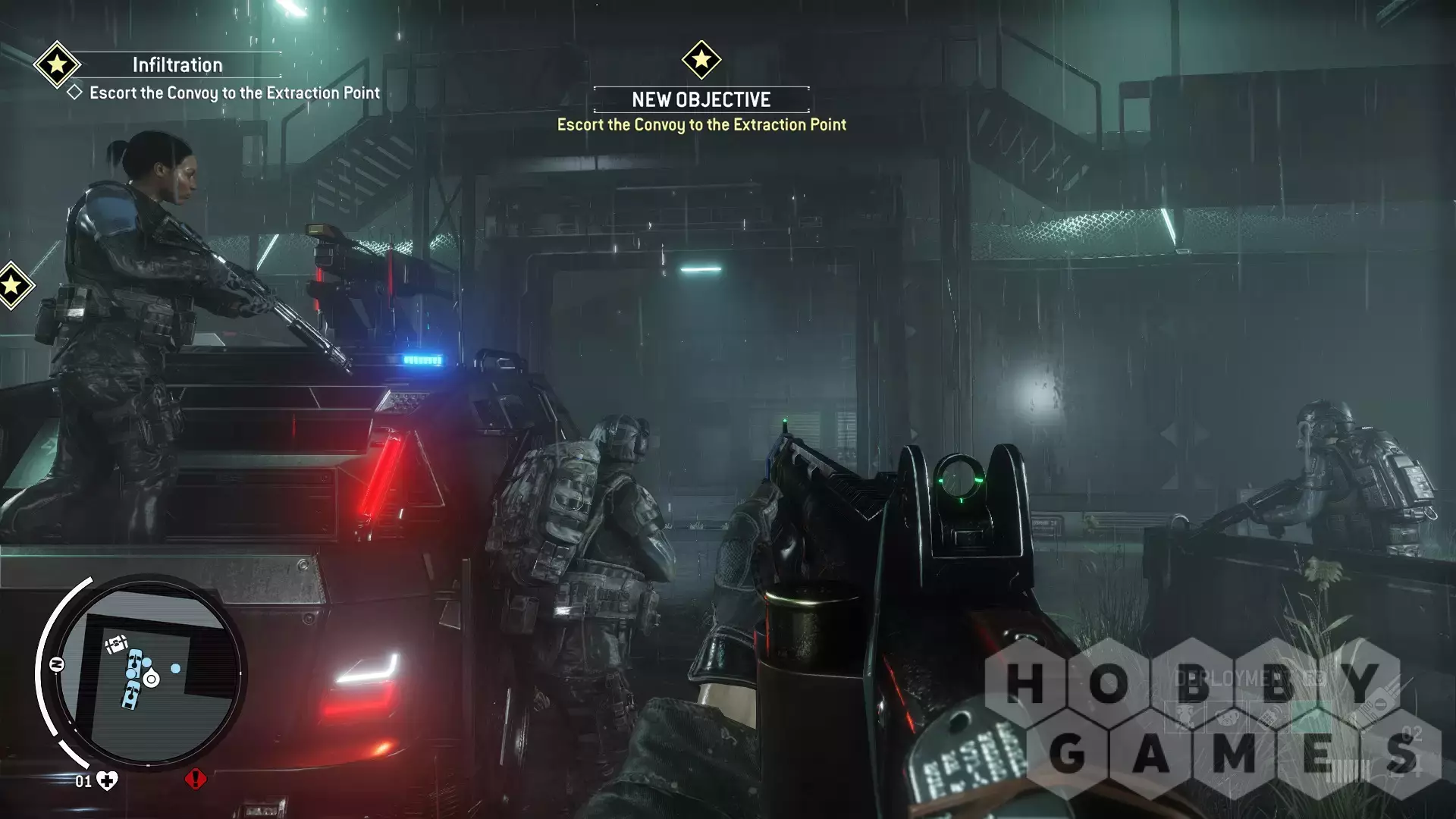The image size is (1456, 819).
Task: Click the star objective marker above New Objective
Action: 701,59
